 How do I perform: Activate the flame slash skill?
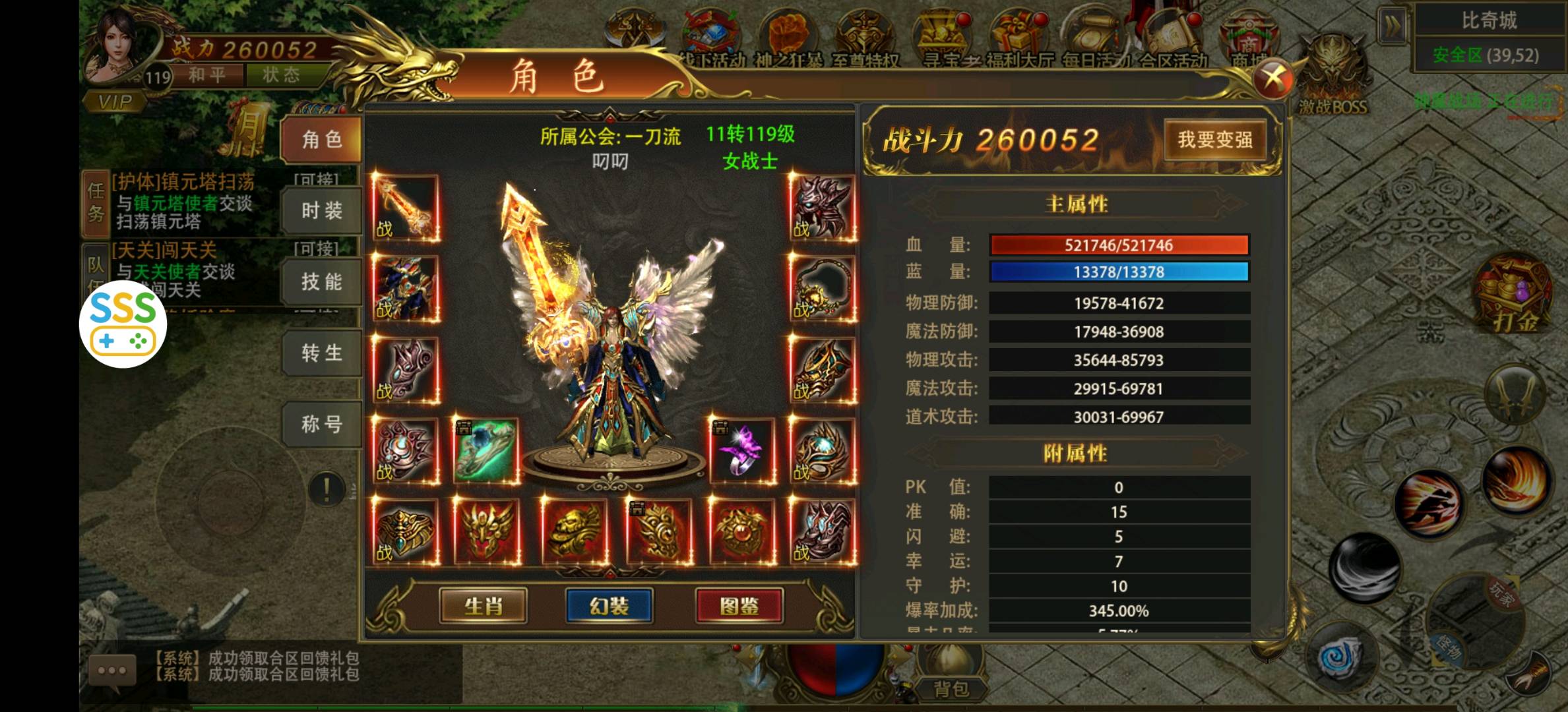click(1514, 478)
